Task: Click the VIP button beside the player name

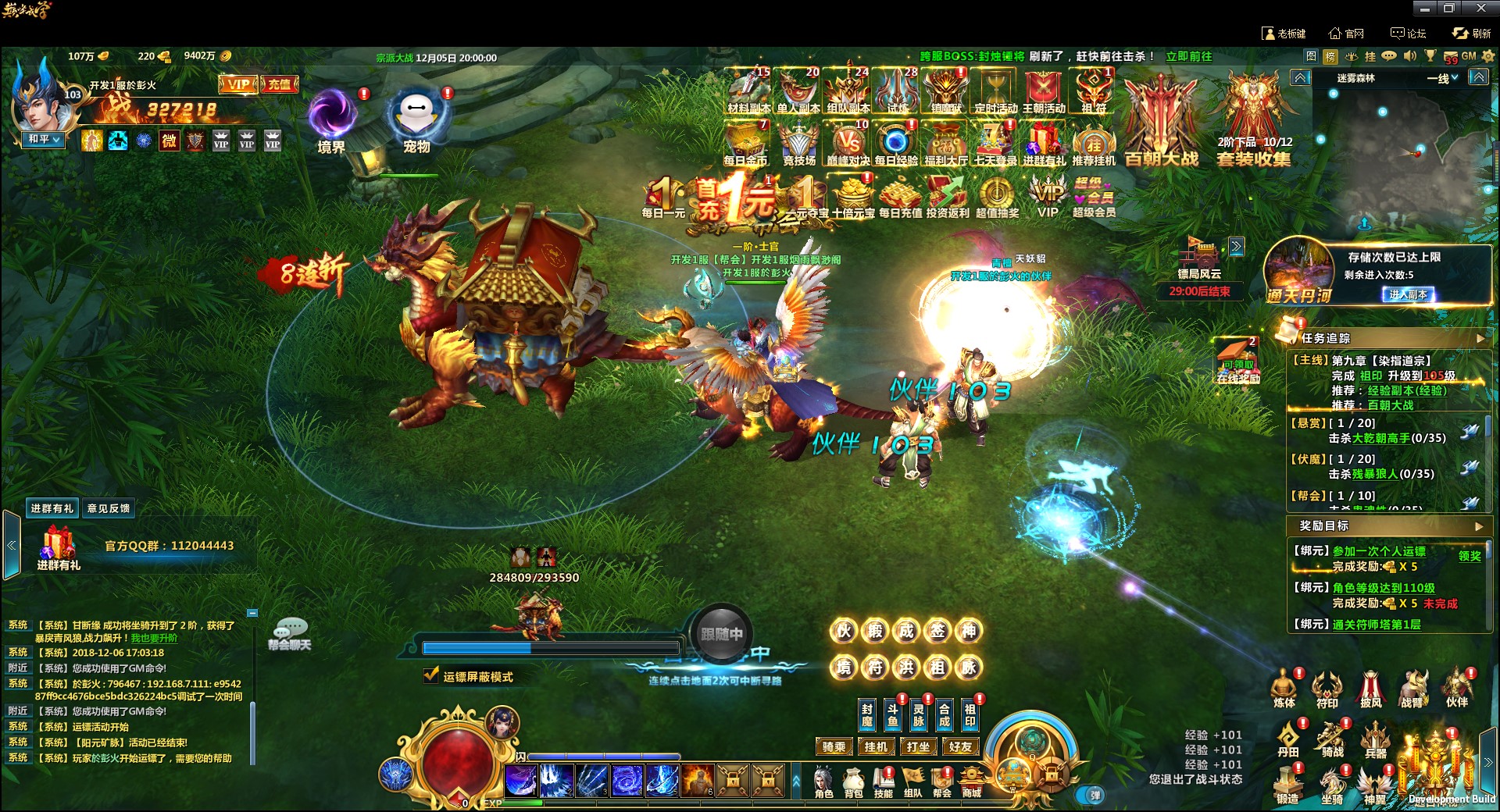Action: point(237,84)
